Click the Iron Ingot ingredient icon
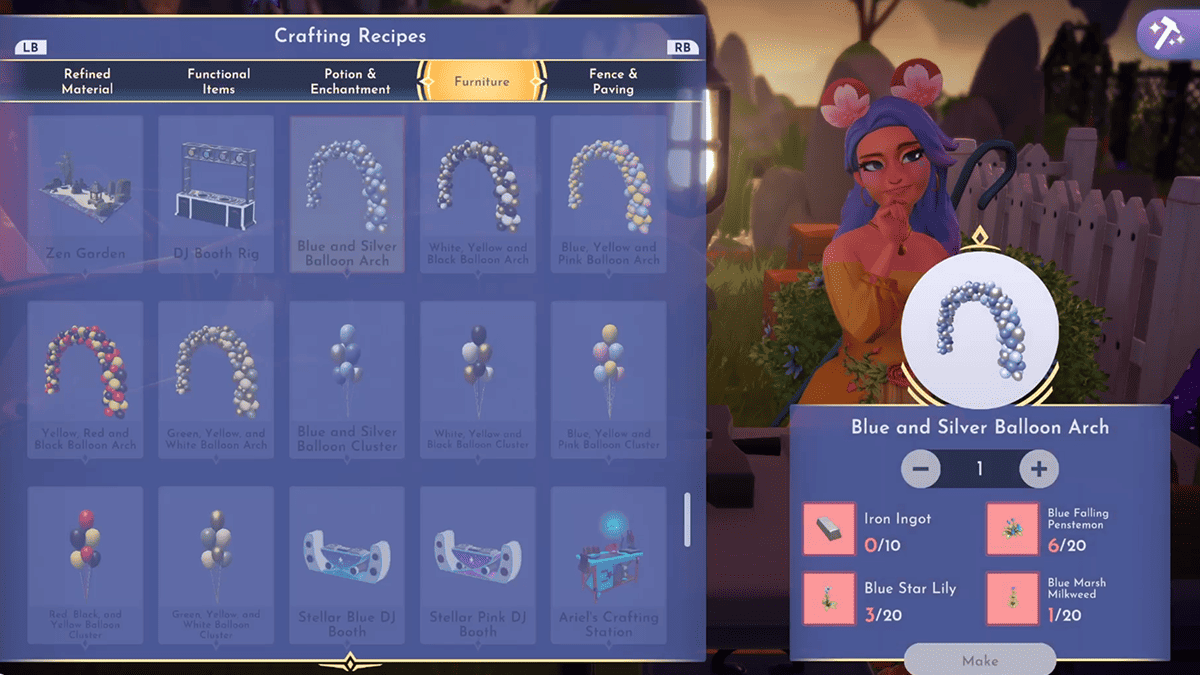Image resolution: width=1200 pixels, height=675 pixels. pyautogui.click(x=829, y=529)
